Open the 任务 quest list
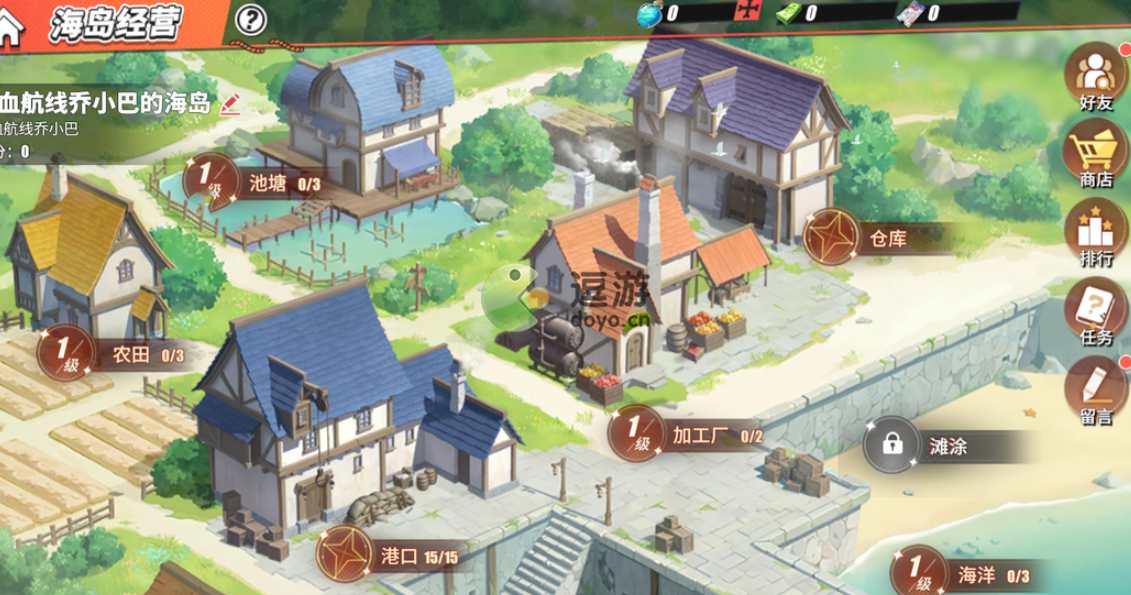 (1095, 312)
